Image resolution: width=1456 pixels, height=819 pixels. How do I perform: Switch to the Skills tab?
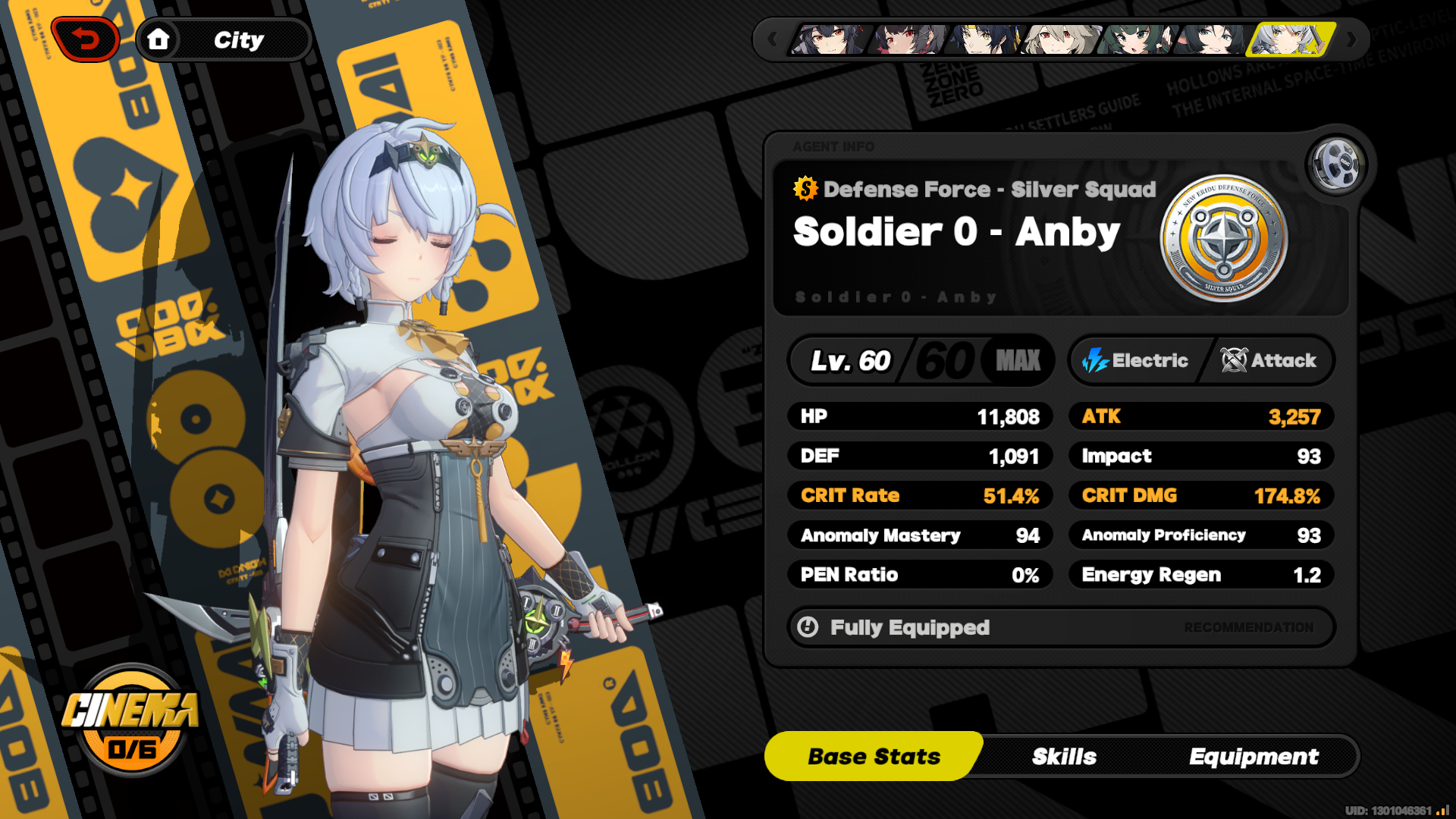click(1064, 756)
